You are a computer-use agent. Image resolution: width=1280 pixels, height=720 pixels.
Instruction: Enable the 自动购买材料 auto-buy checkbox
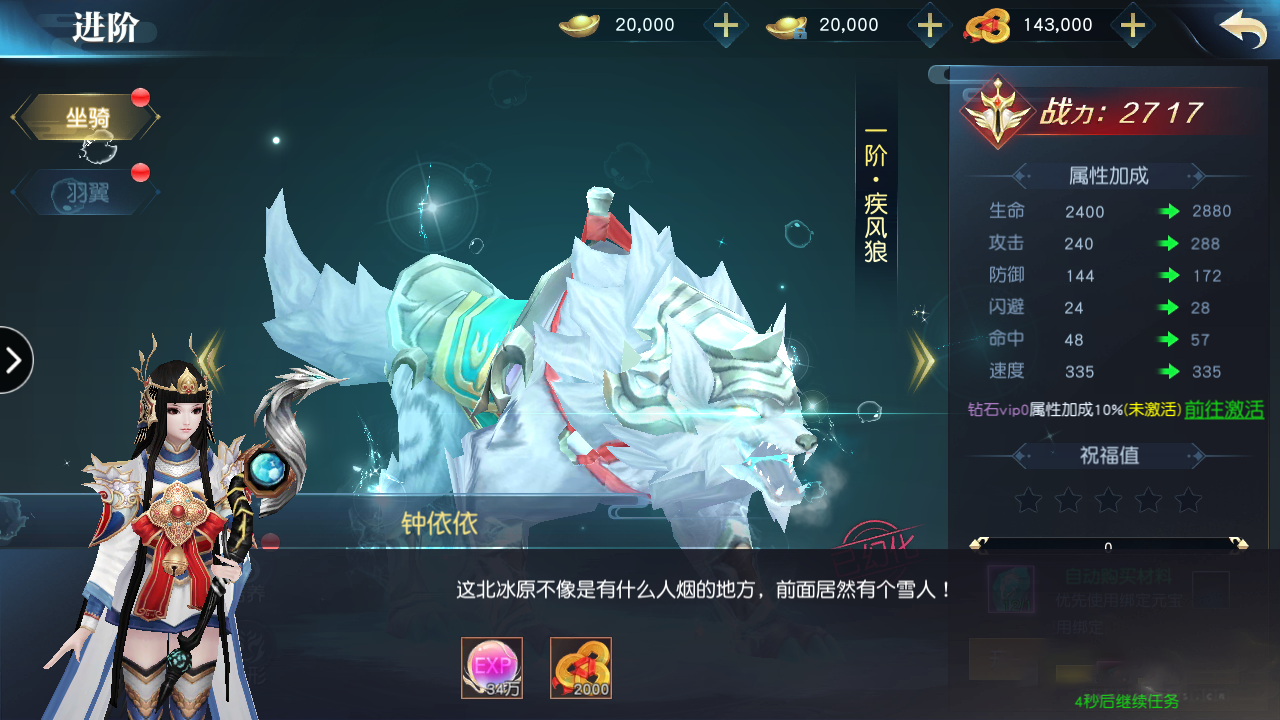(1212, 576)
